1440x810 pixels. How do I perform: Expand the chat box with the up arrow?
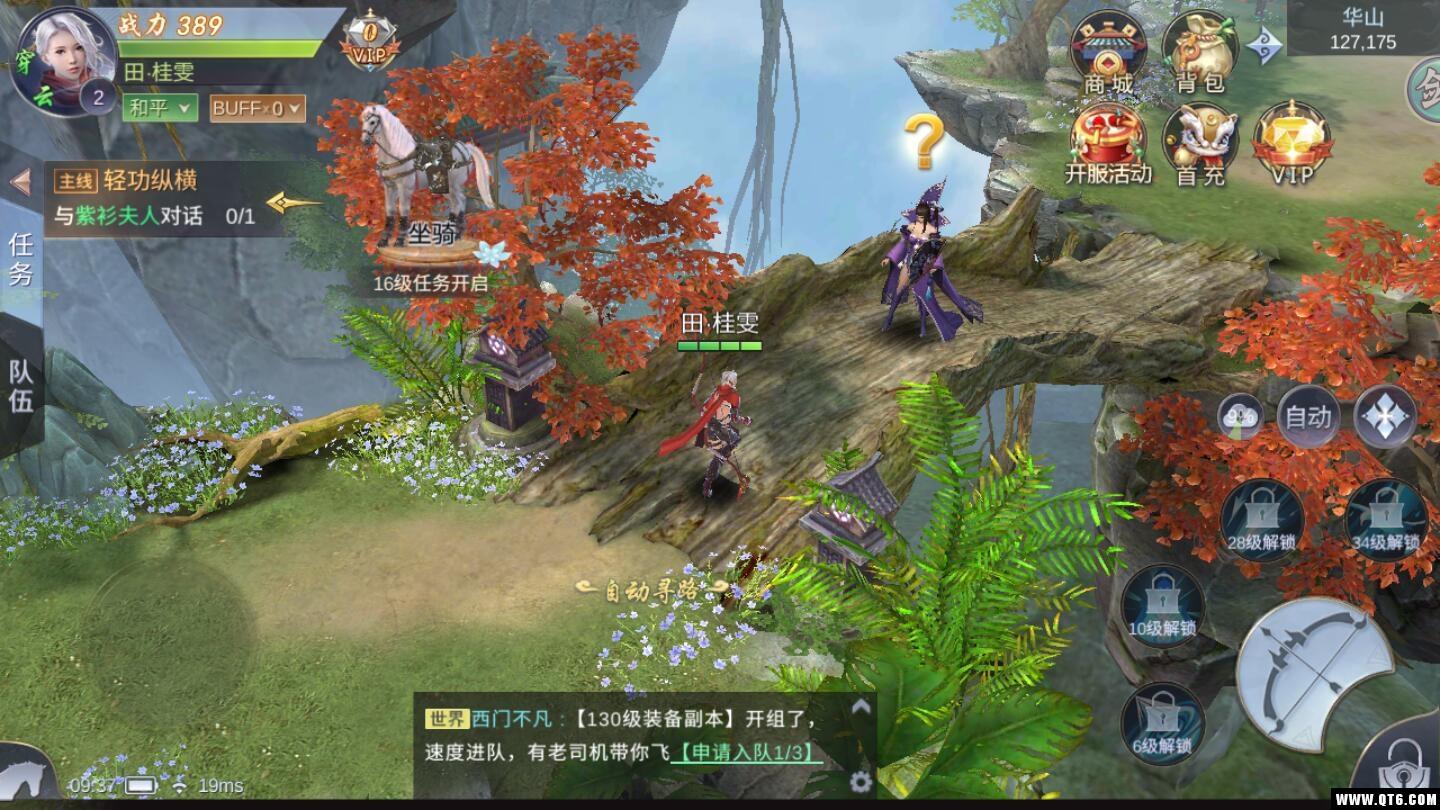point(860,707)
